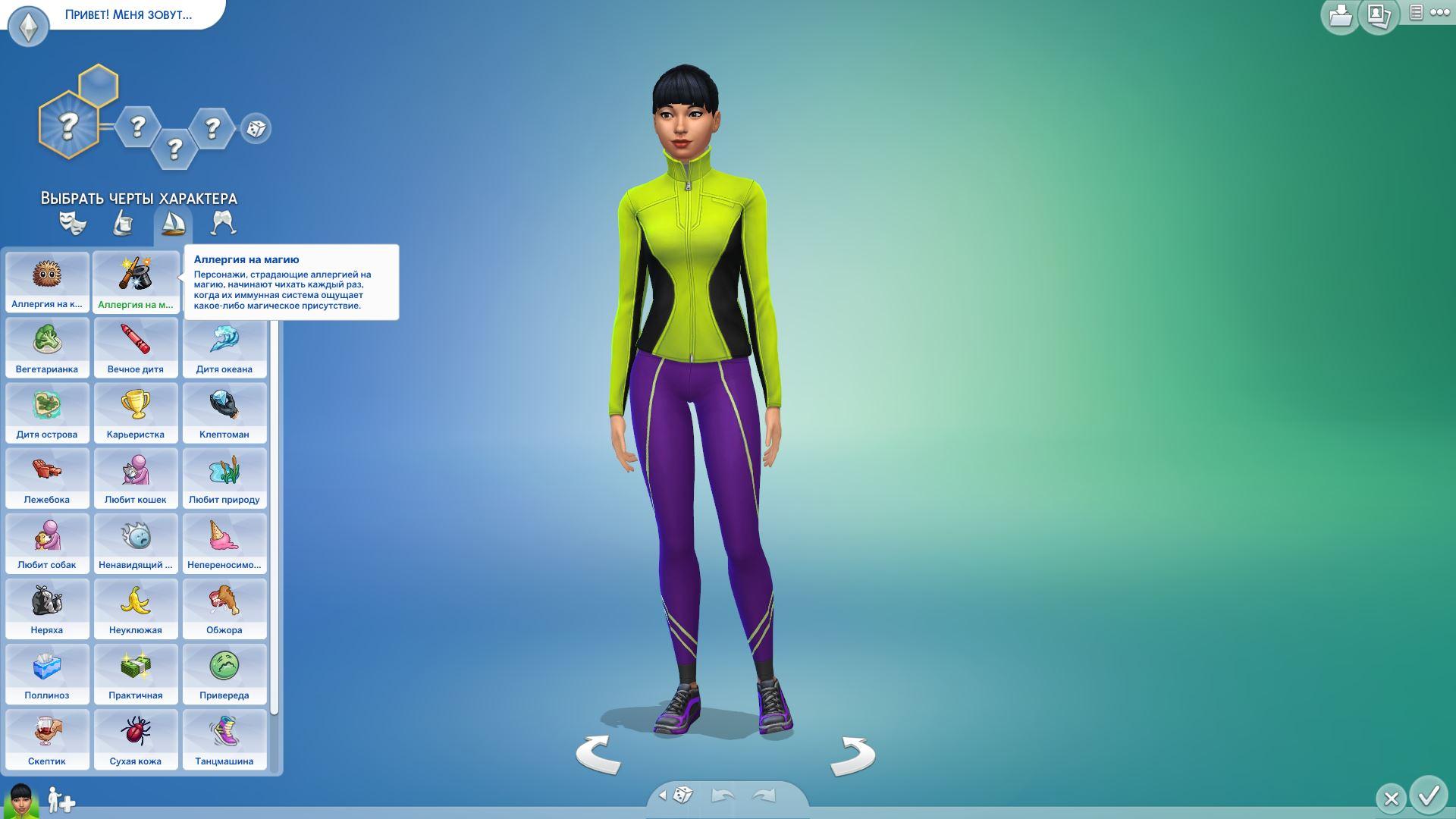Choose the Неуклюжая banana trait
1456x819 pixels.
[136, 607]
